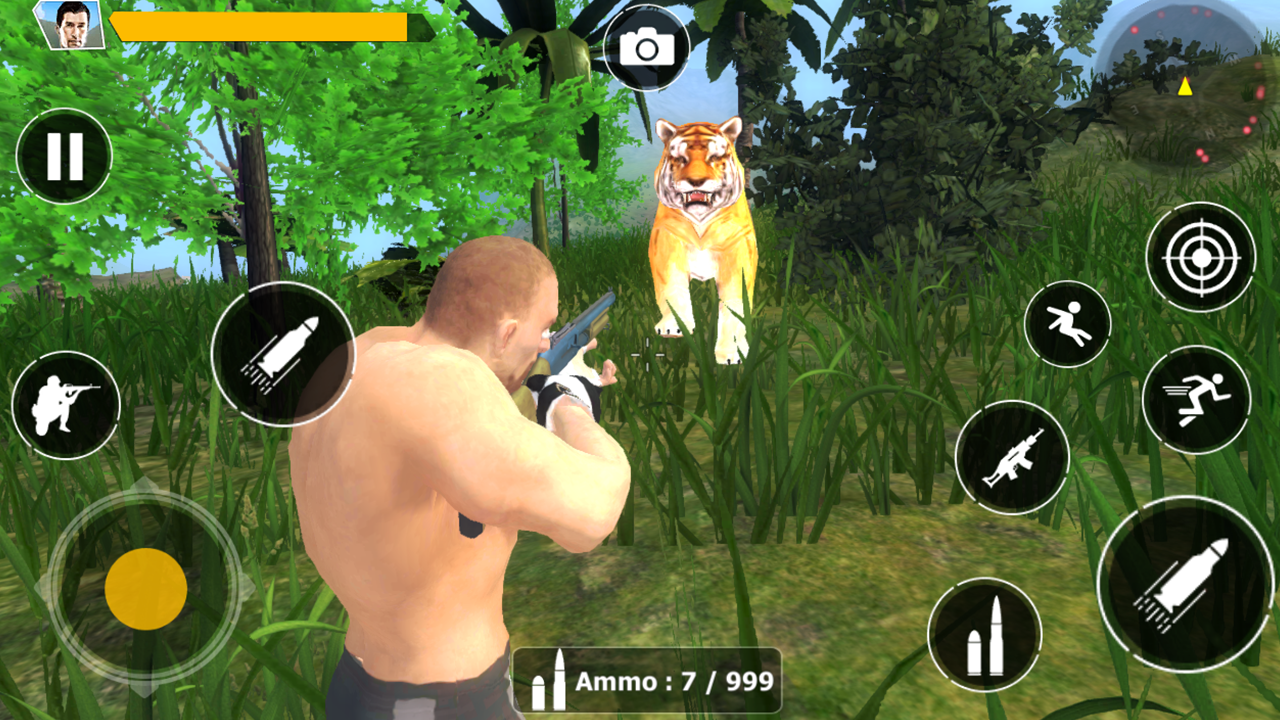Tap the yellow arrow marker on minimap
Viewport: 1280px width, 720px height.
[1186, 87]
